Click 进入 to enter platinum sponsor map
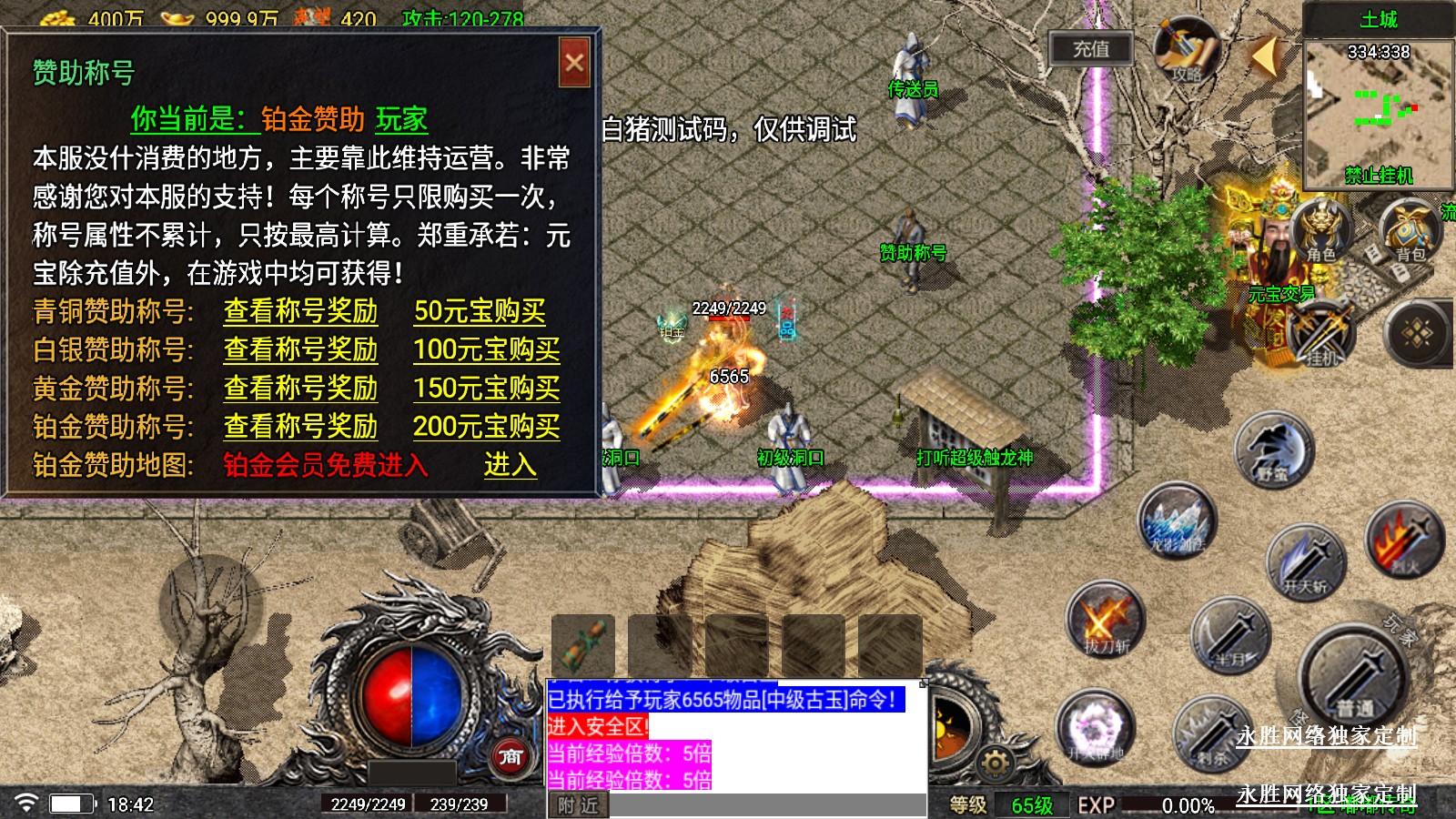Image resolution: width=1456 pixels, height=819 pixels. (510, 465)
